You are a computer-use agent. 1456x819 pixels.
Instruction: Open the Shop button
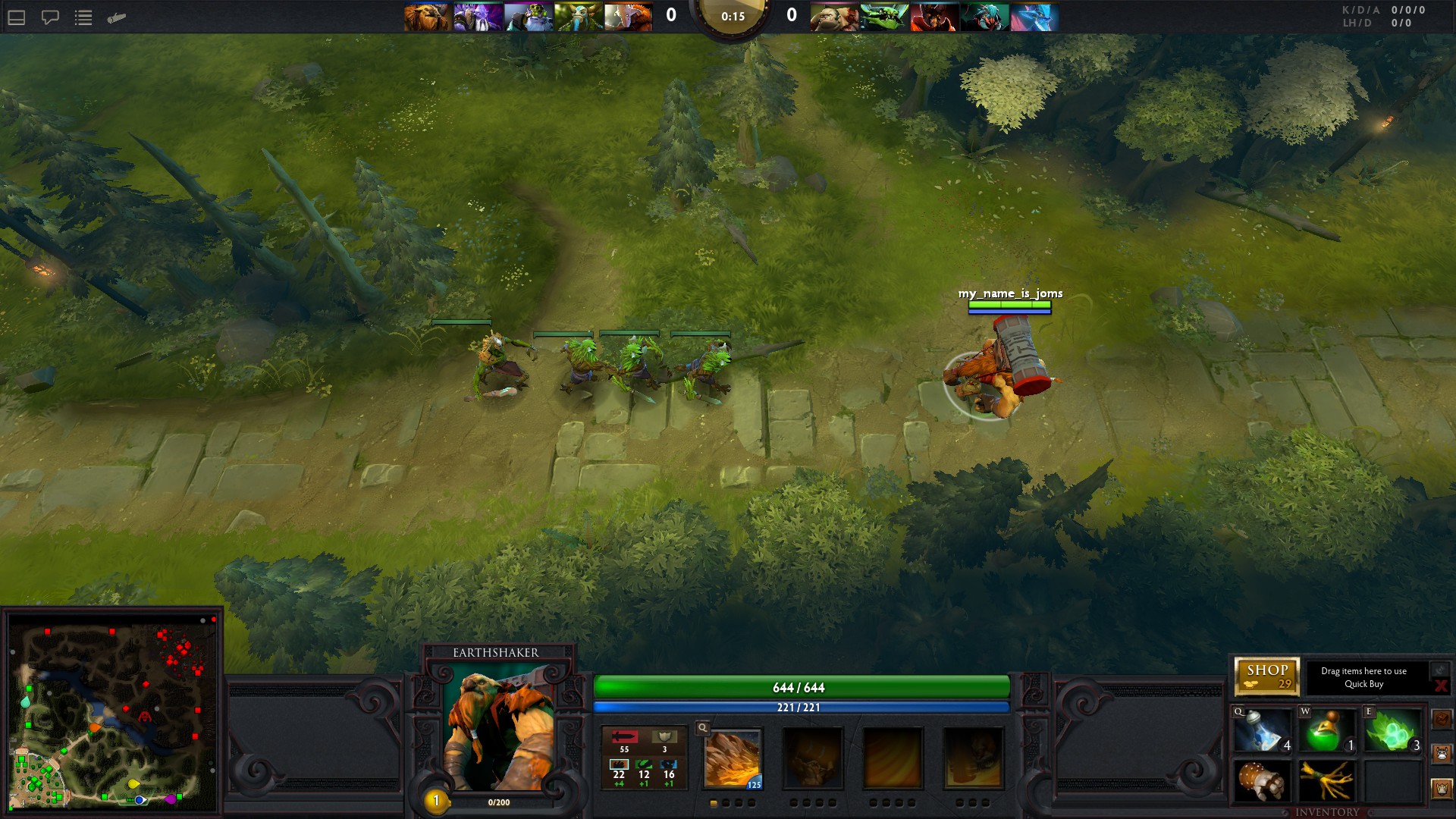(1267, 676)
